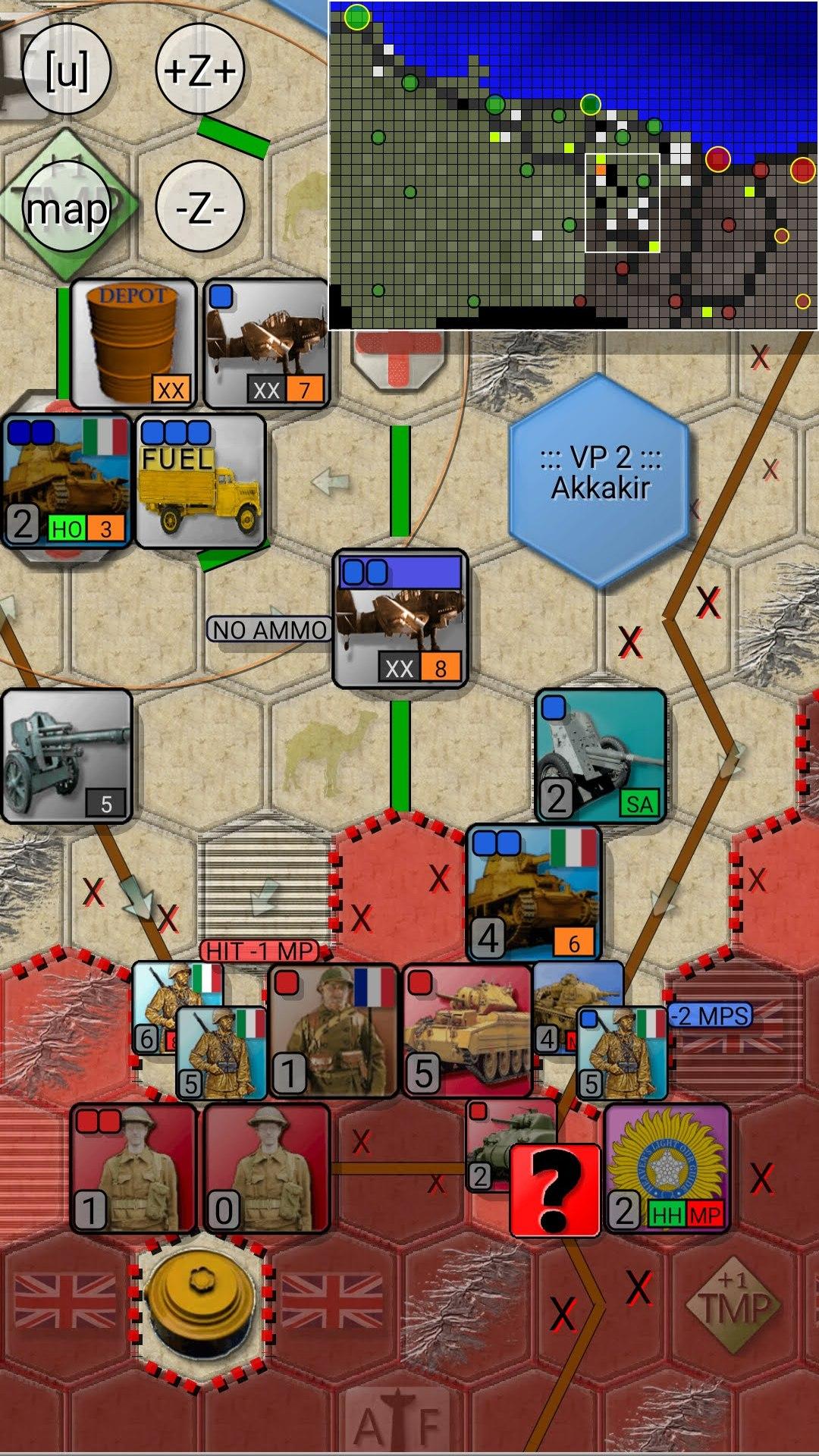
Task: Select the British infantry unit showing 0
Action: (x=266, y=1168)
